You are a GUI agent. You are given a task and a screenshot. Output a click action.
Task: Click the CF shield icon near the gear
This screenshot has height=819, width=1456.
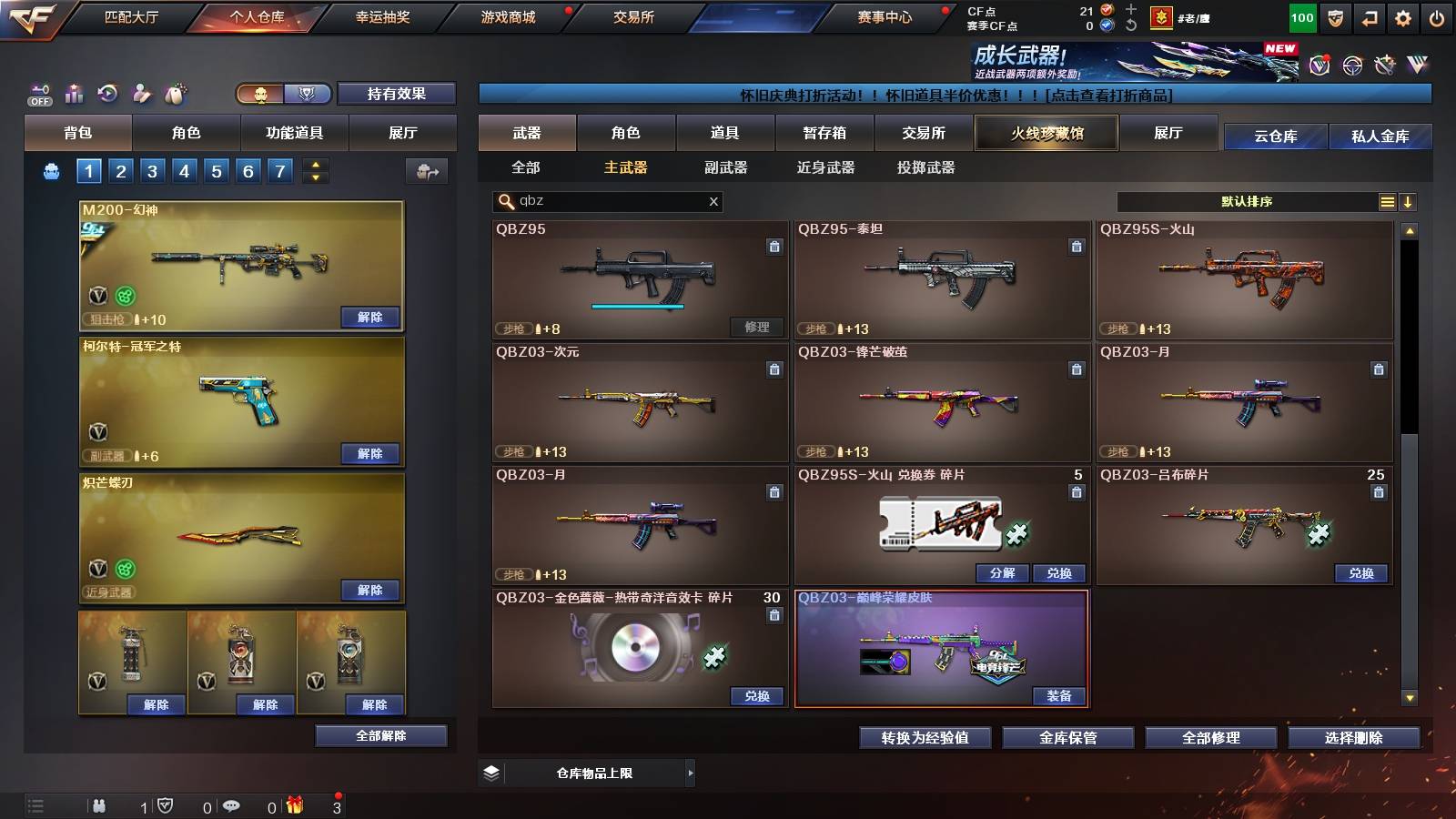click(x=1334, y=16)
